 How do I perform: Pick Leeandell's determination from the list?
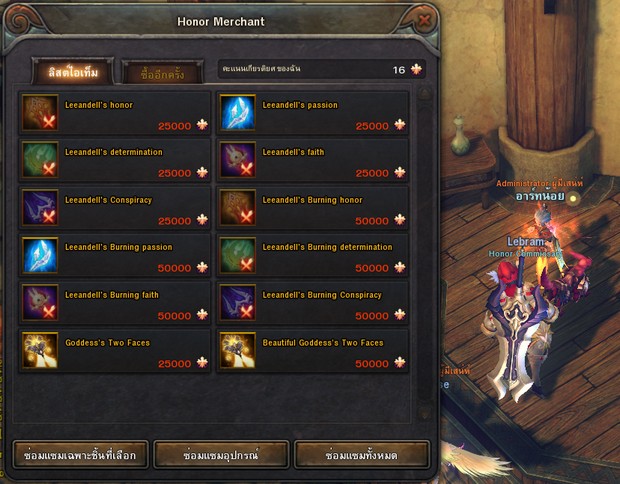coord(115,161)
